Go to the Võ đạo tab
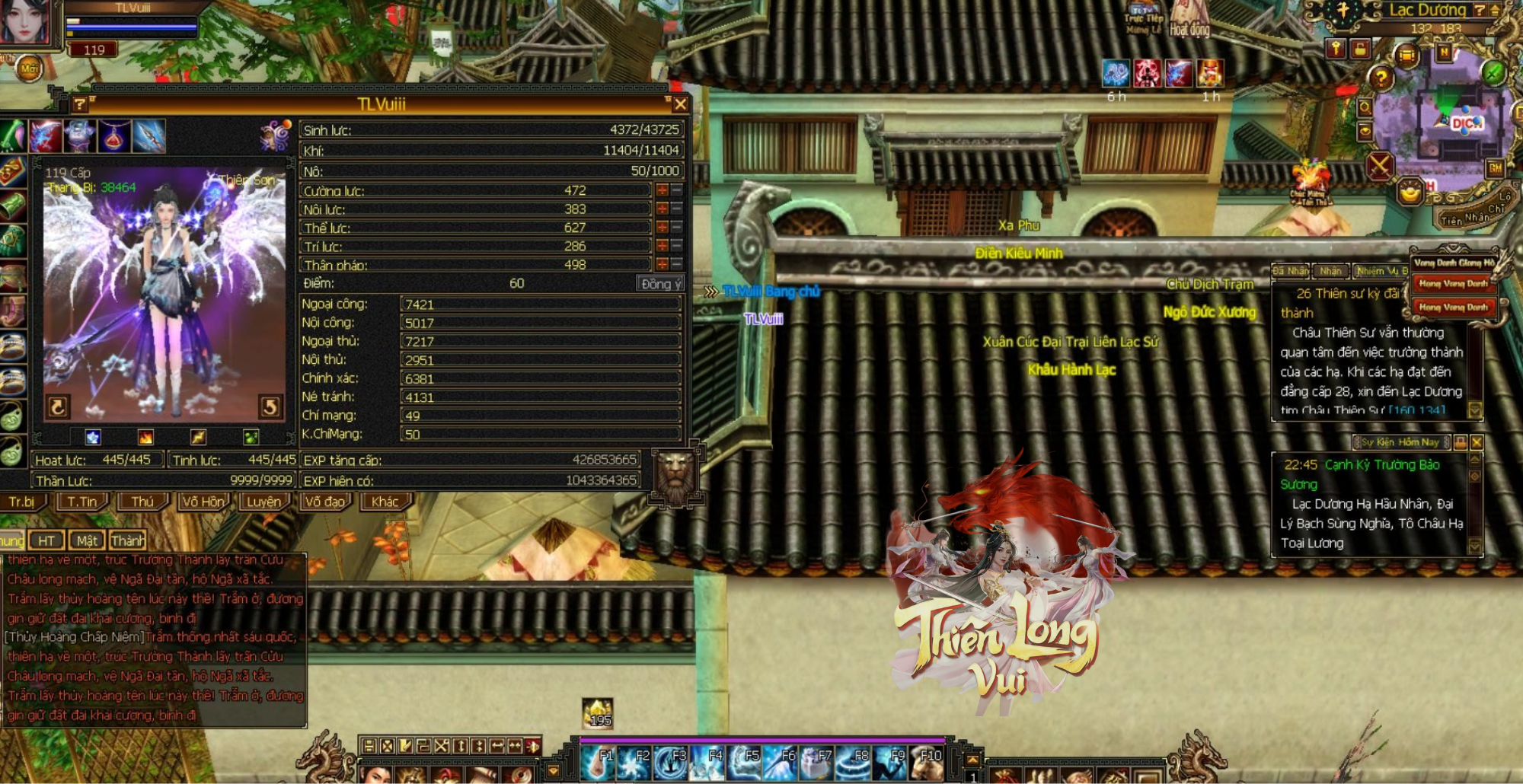The height and width of the screenshot is (784, 1523). (324, 502)
